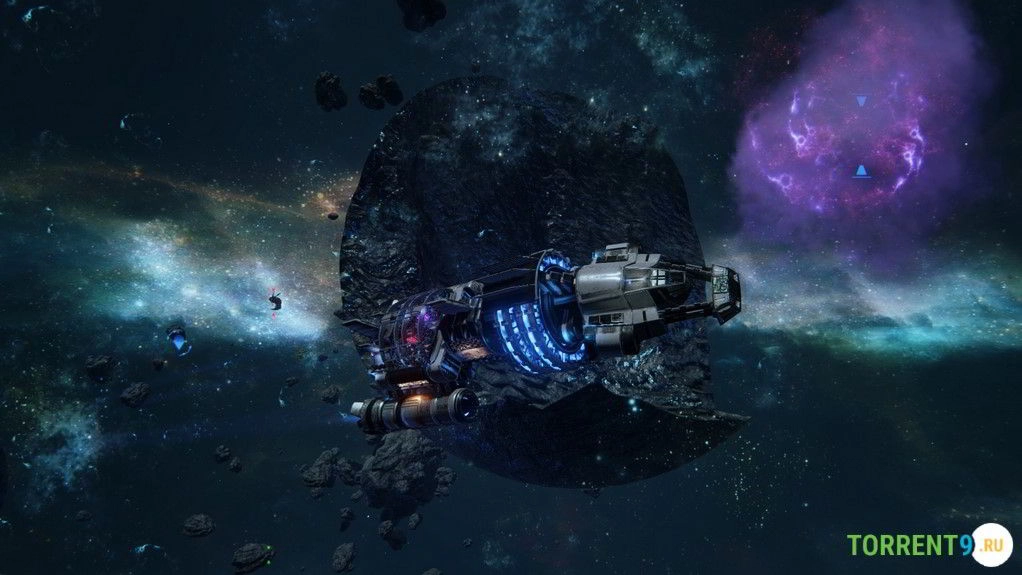Target the ship with red markers
Image resolution: width=1022 pixels, height=575 pixels.
tap(275, 300)
